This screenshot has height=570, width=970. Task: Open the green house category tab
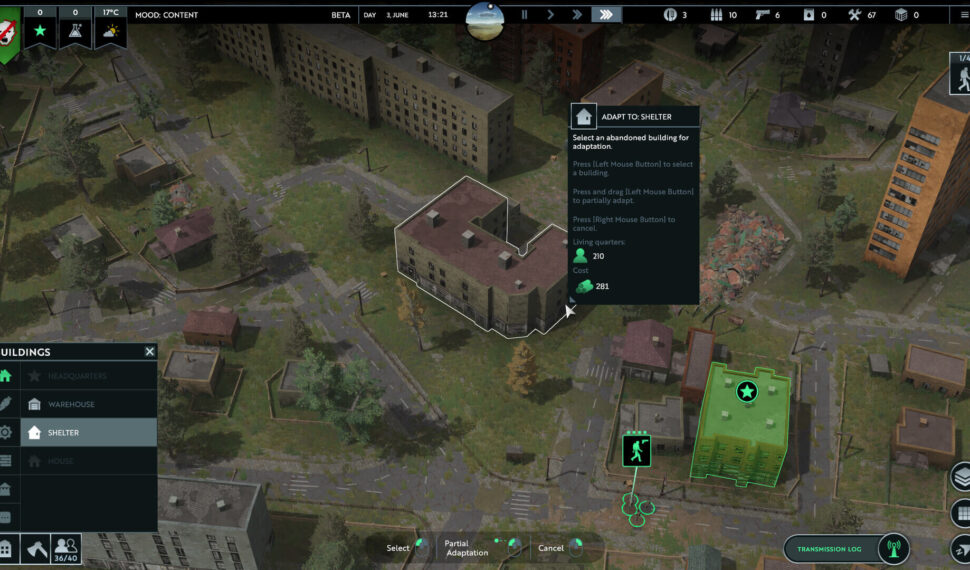coord(6,376)
